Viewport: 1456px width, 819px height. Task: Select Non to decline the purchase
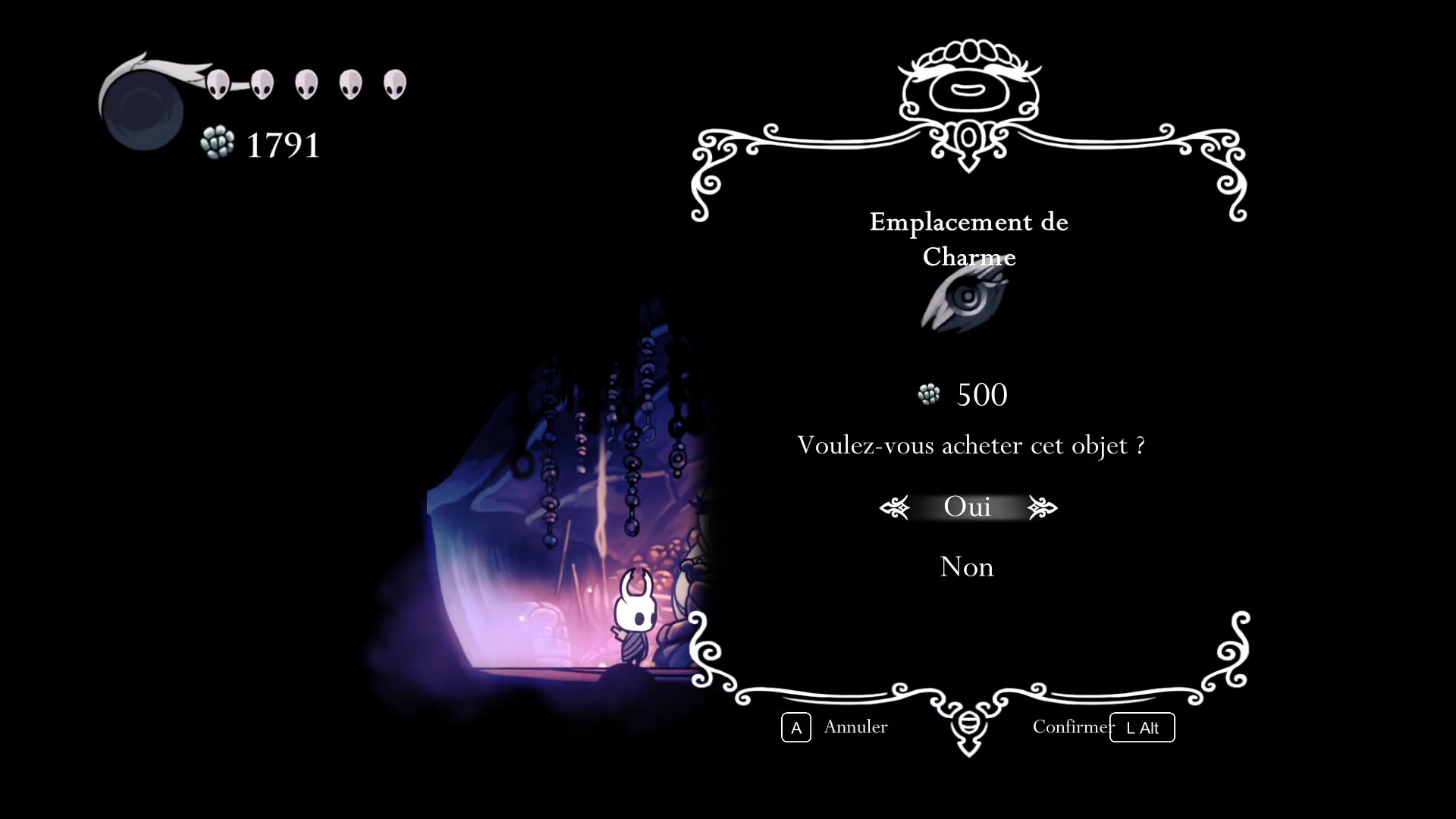(x=966, y=567)
